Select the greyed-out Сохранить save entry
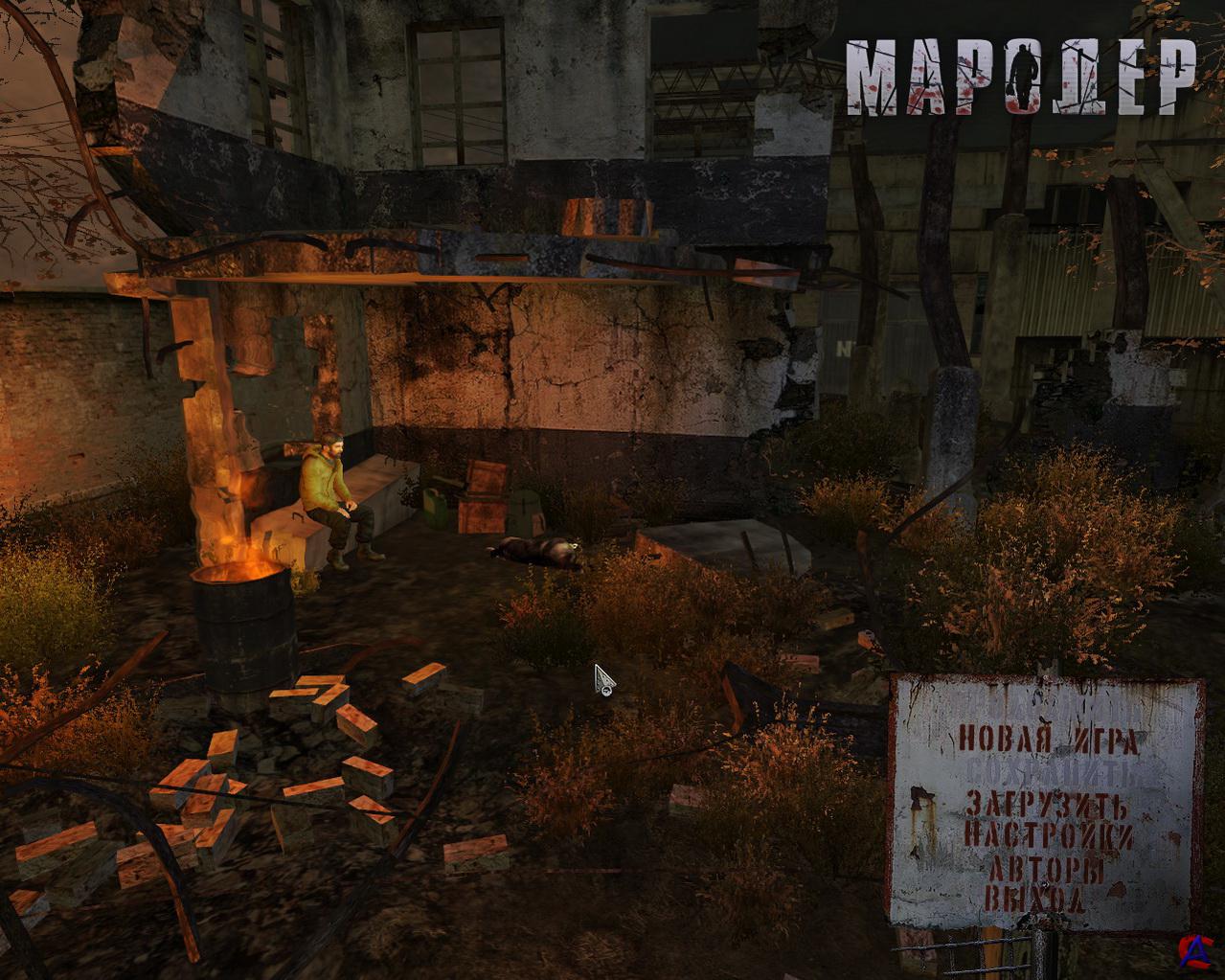Screen dimensions: 1225x980 point(1047,771)
